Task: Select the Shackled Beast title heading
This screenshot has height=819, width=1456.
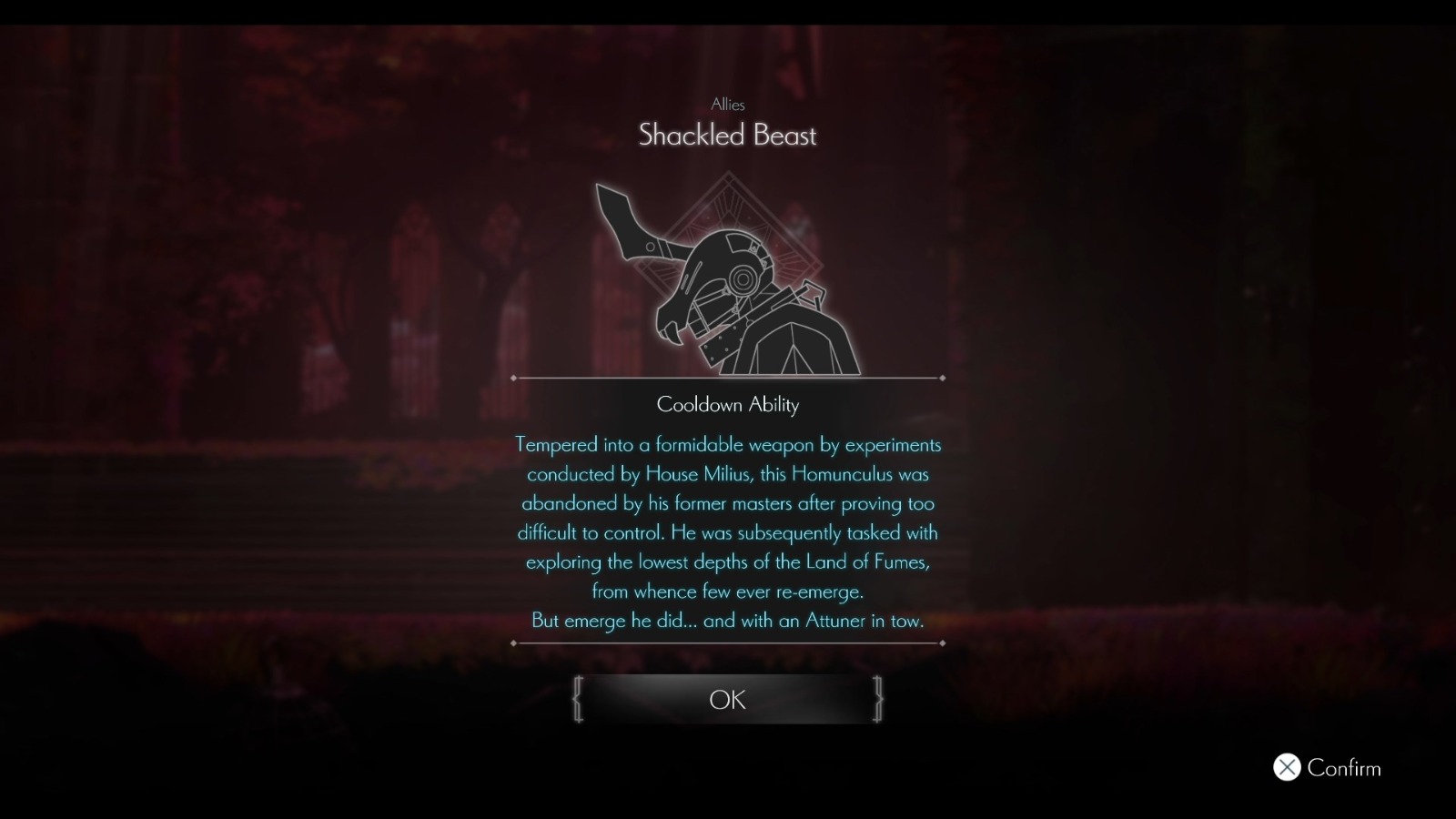Action: click(728, 136)
